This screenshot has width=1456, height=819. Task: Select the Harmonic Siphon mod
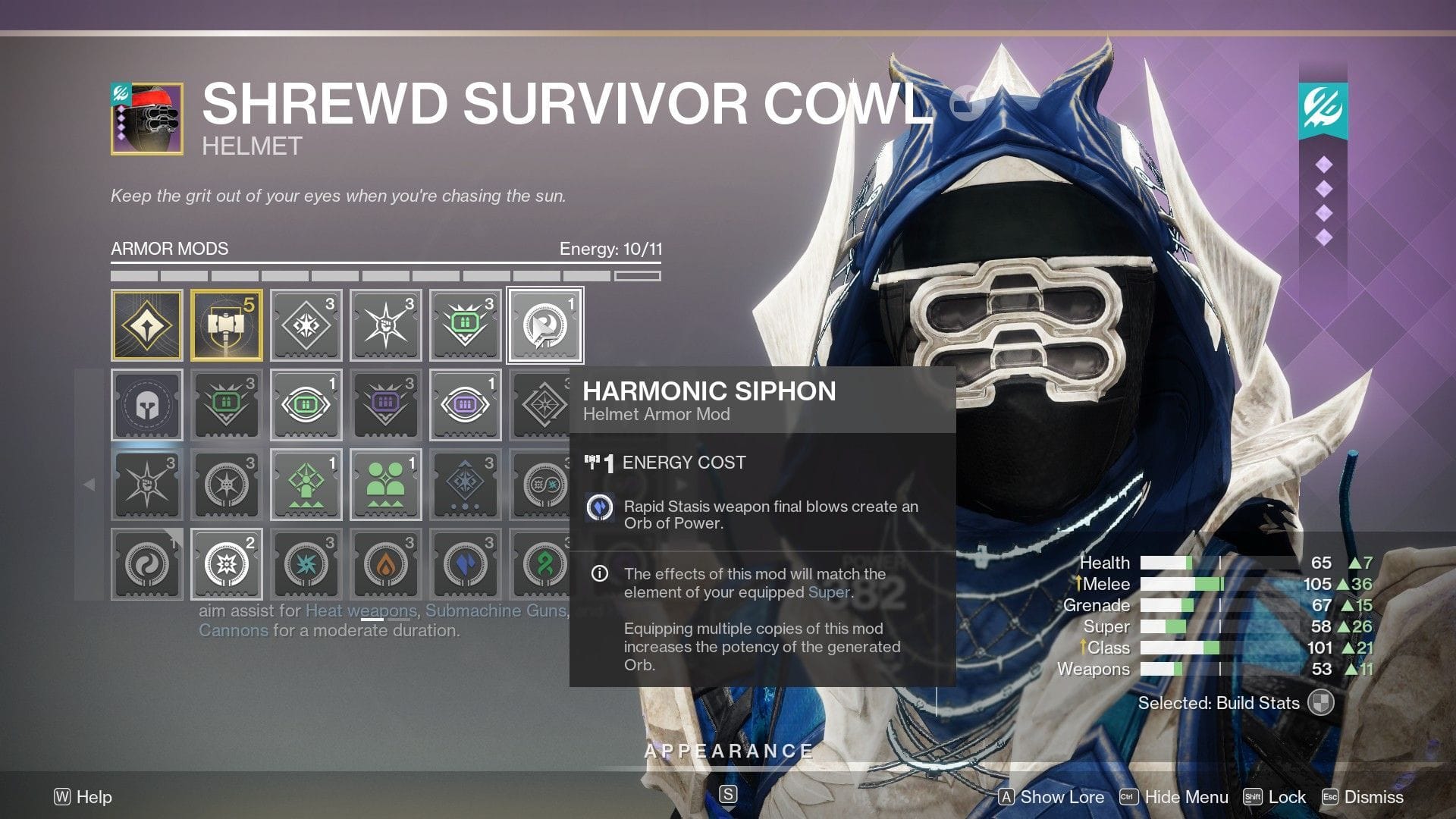point(545,325)
